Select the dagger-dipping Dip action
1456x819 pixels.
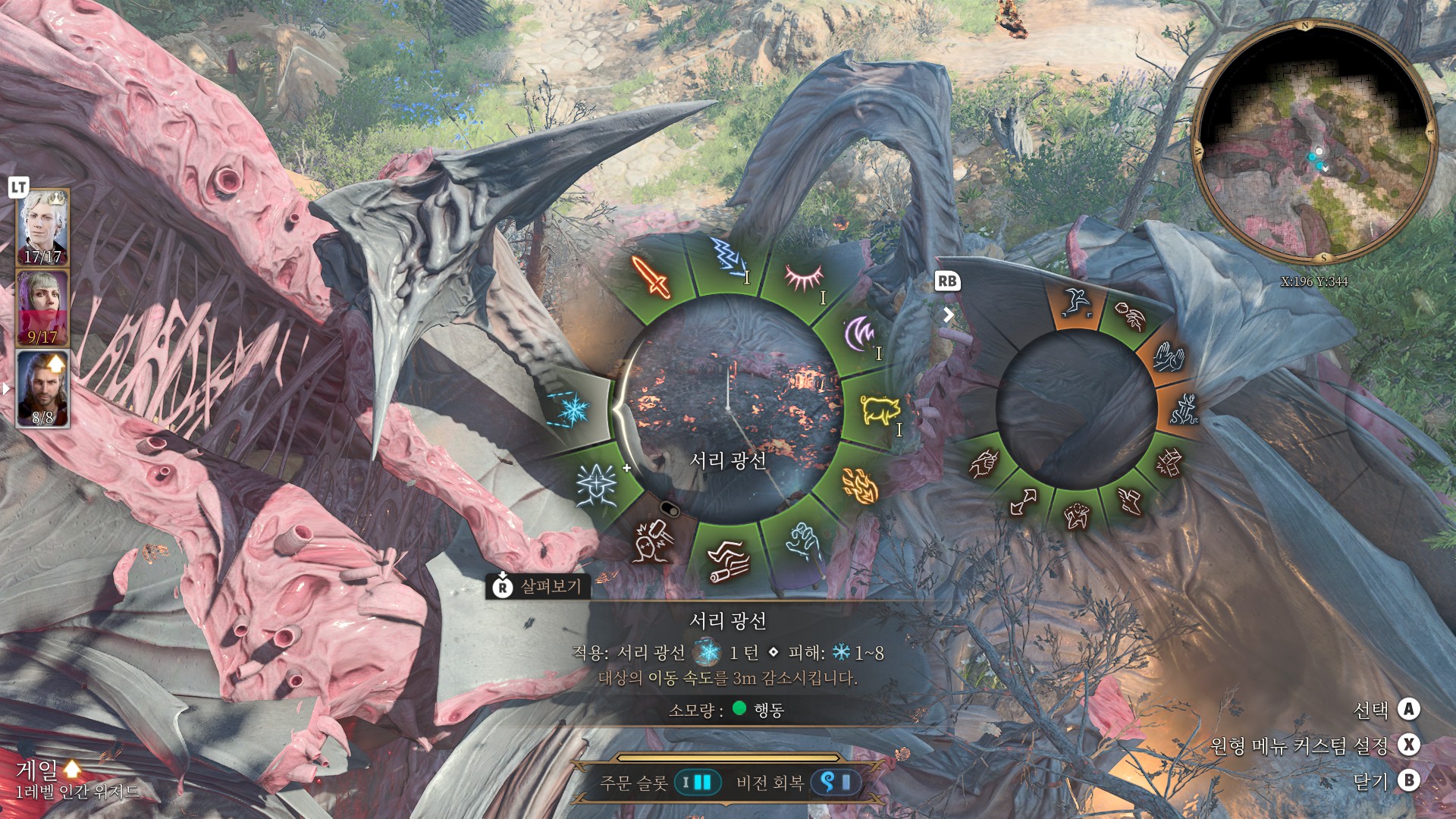click(x=1183, y=409)
